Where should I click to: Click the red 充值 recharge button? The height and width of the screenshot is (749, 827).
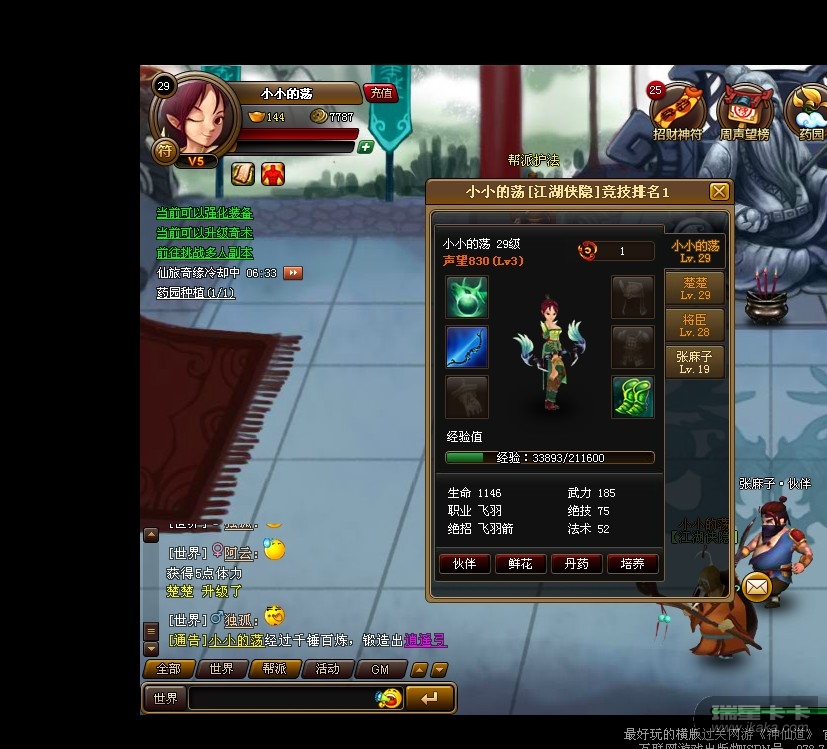(380, 93)
